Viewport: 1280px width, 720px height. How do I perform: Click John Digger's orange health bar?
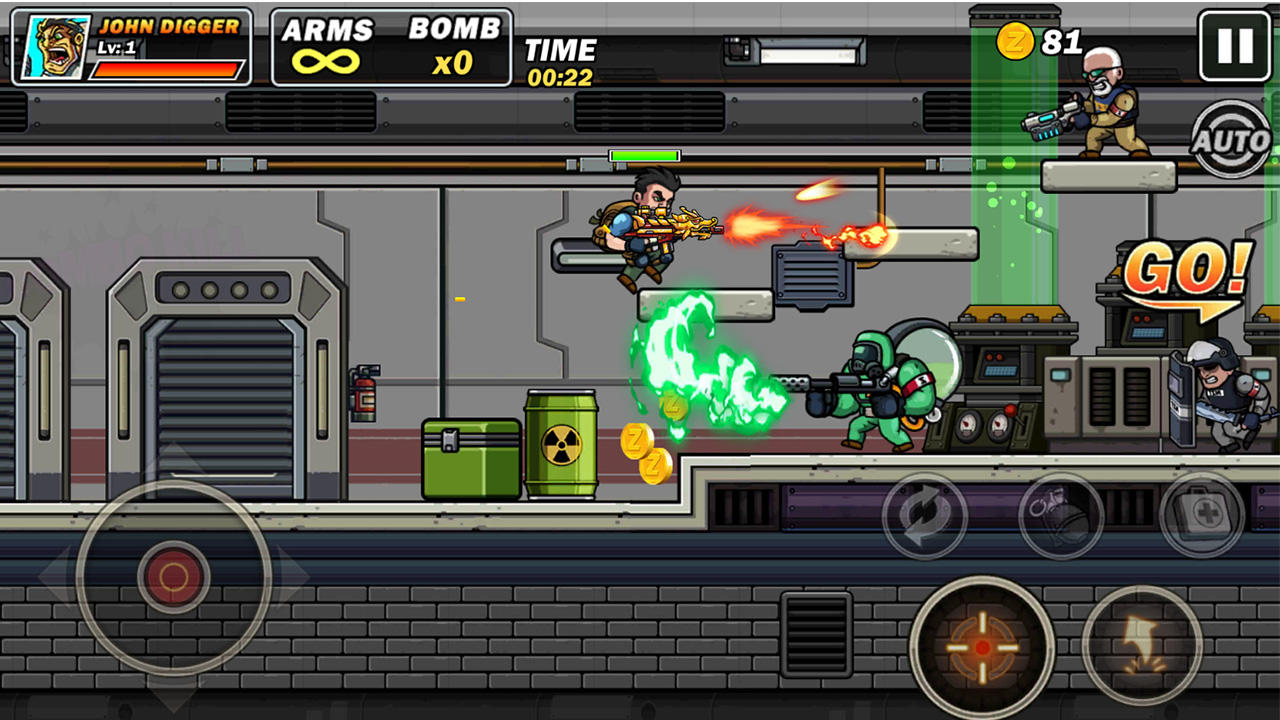pyautogui.click(x=168, y=69)
